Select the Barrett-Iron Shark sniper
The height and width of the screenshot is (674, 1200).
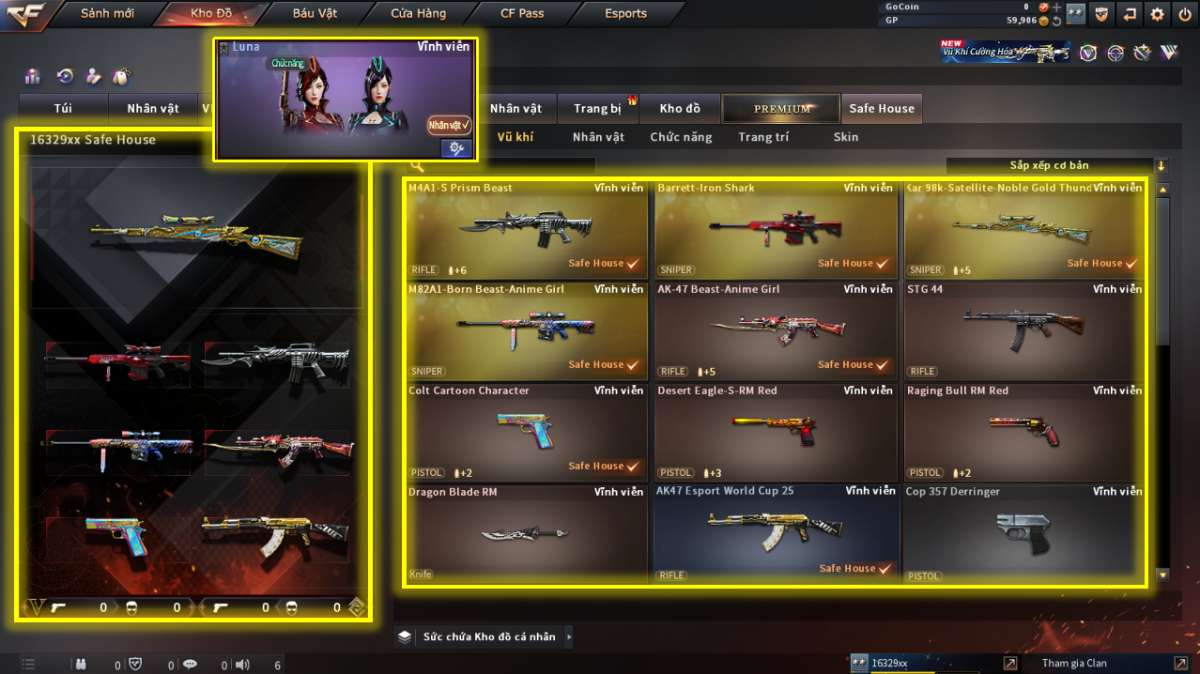(x=775, y=230)
